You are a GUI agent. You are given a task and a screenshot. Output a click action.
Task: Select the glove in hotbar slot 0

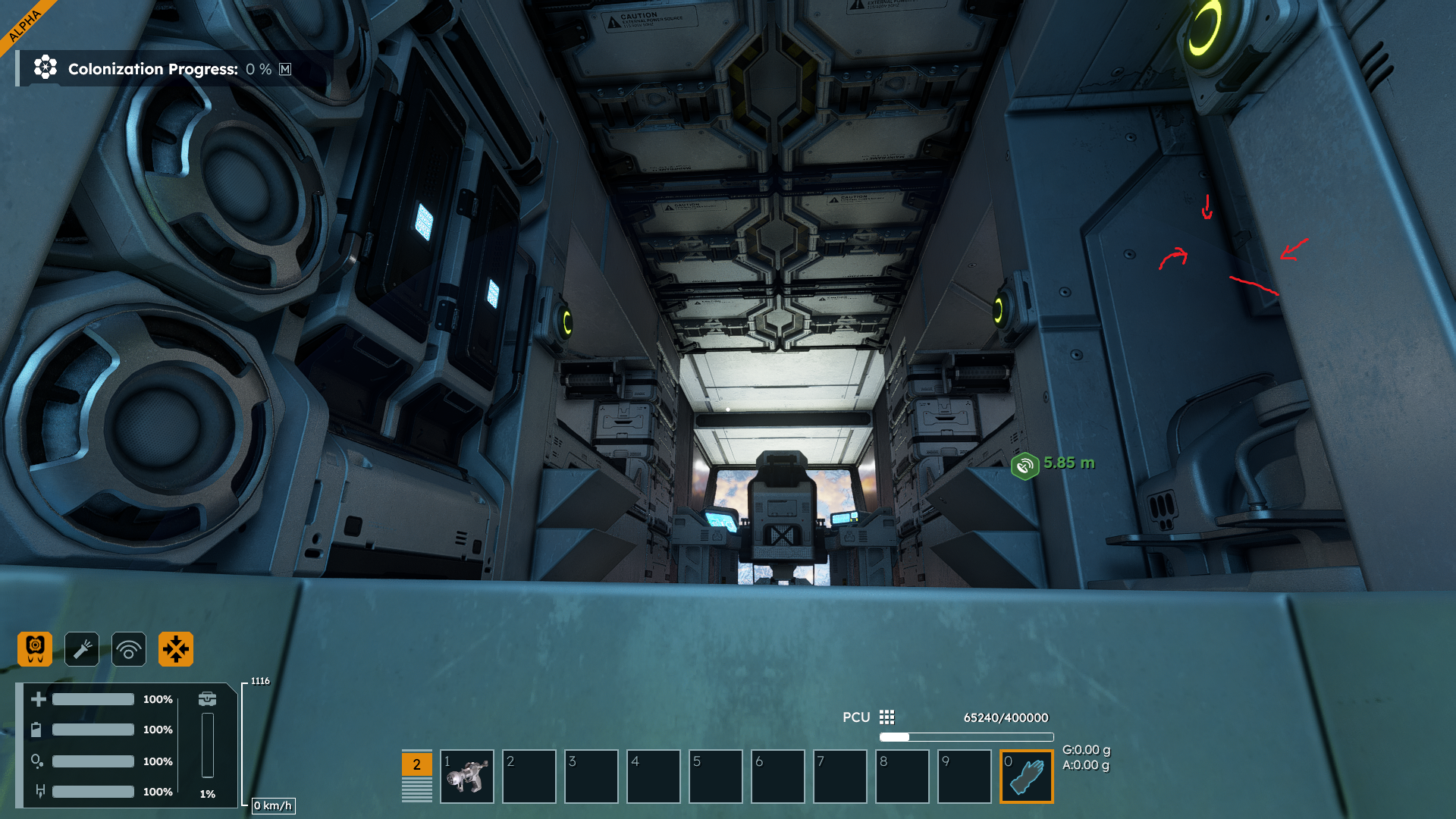coord(1027,777)
